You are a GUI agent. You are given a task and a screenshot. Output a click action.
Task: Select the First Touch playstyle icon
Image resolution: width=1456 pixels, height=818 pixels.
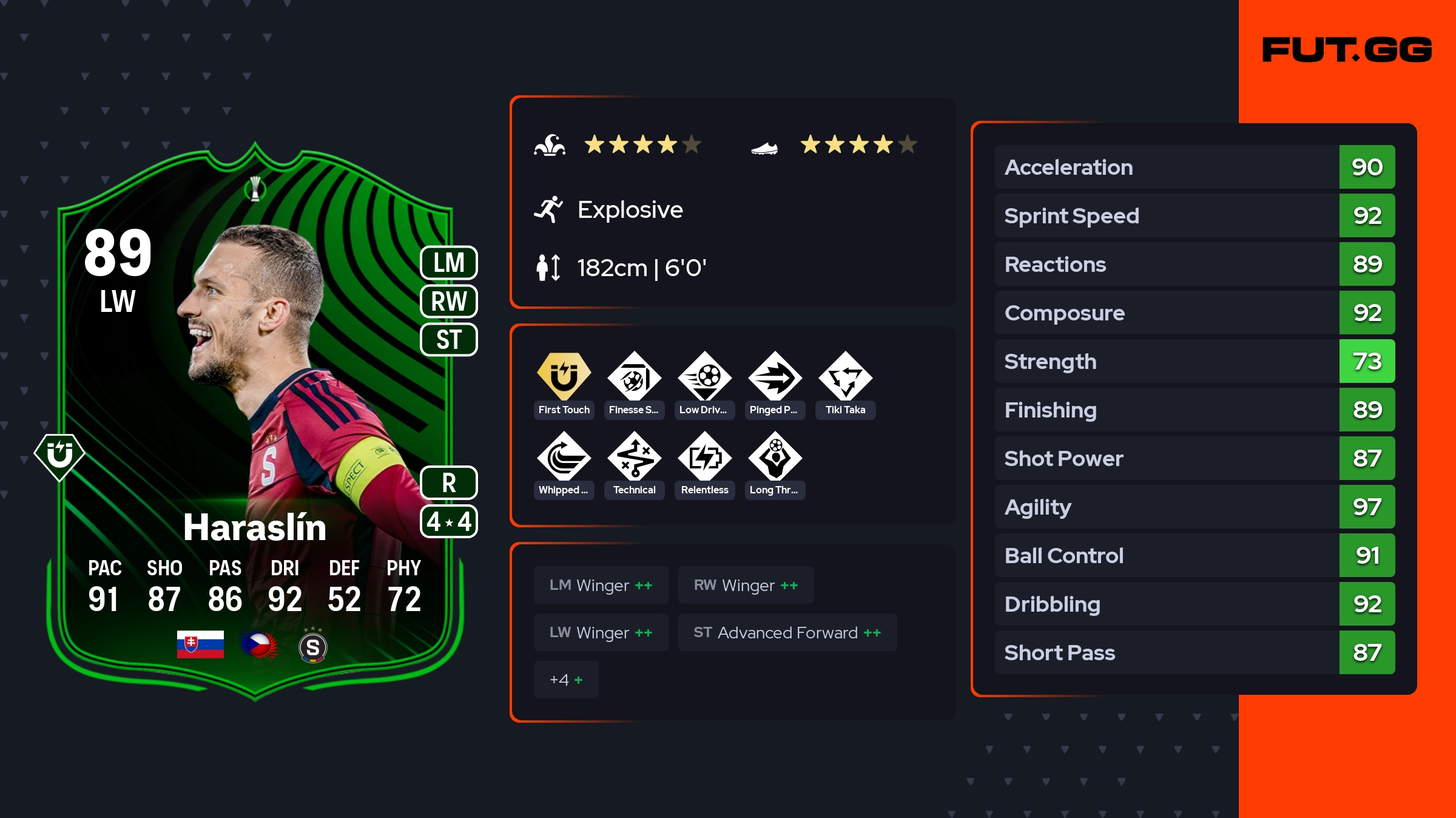point(564,377)
